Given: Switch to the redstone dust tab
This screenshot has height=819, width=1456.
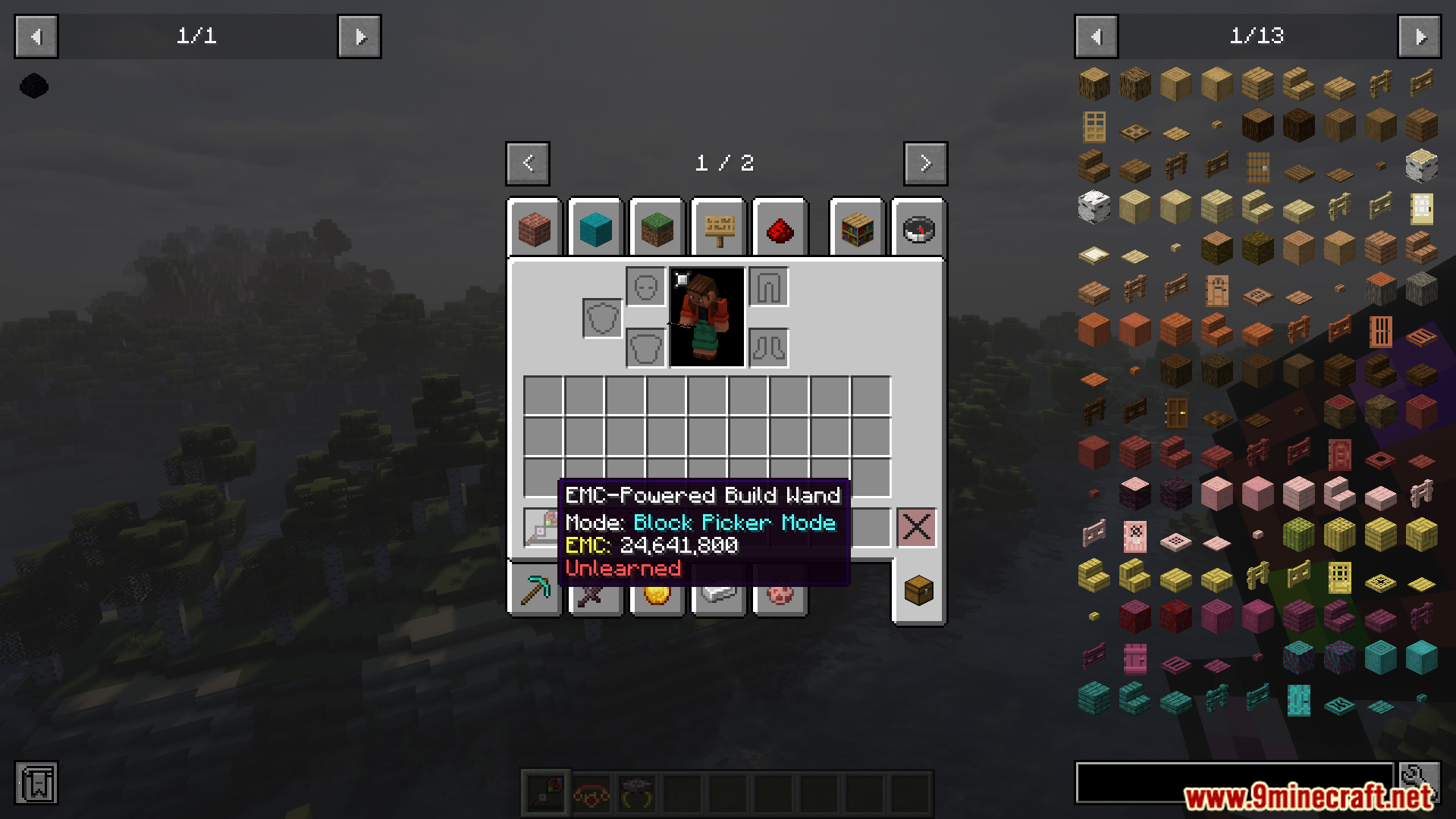Looking at the screenshot, I should [x=780, y=229].
